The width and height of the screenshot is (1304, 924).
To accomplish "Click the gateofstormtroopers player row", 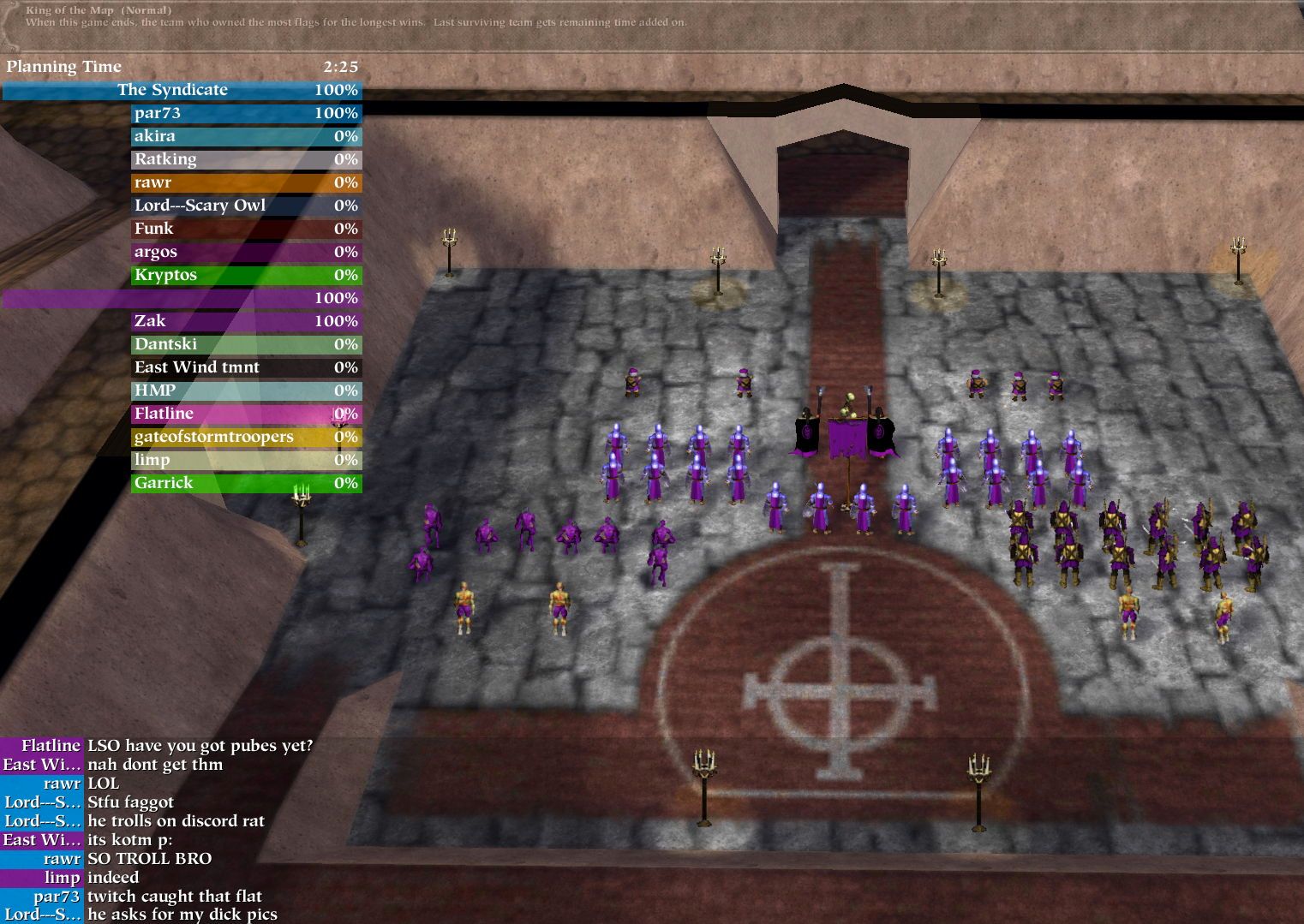I will click(x=246, y=437).
